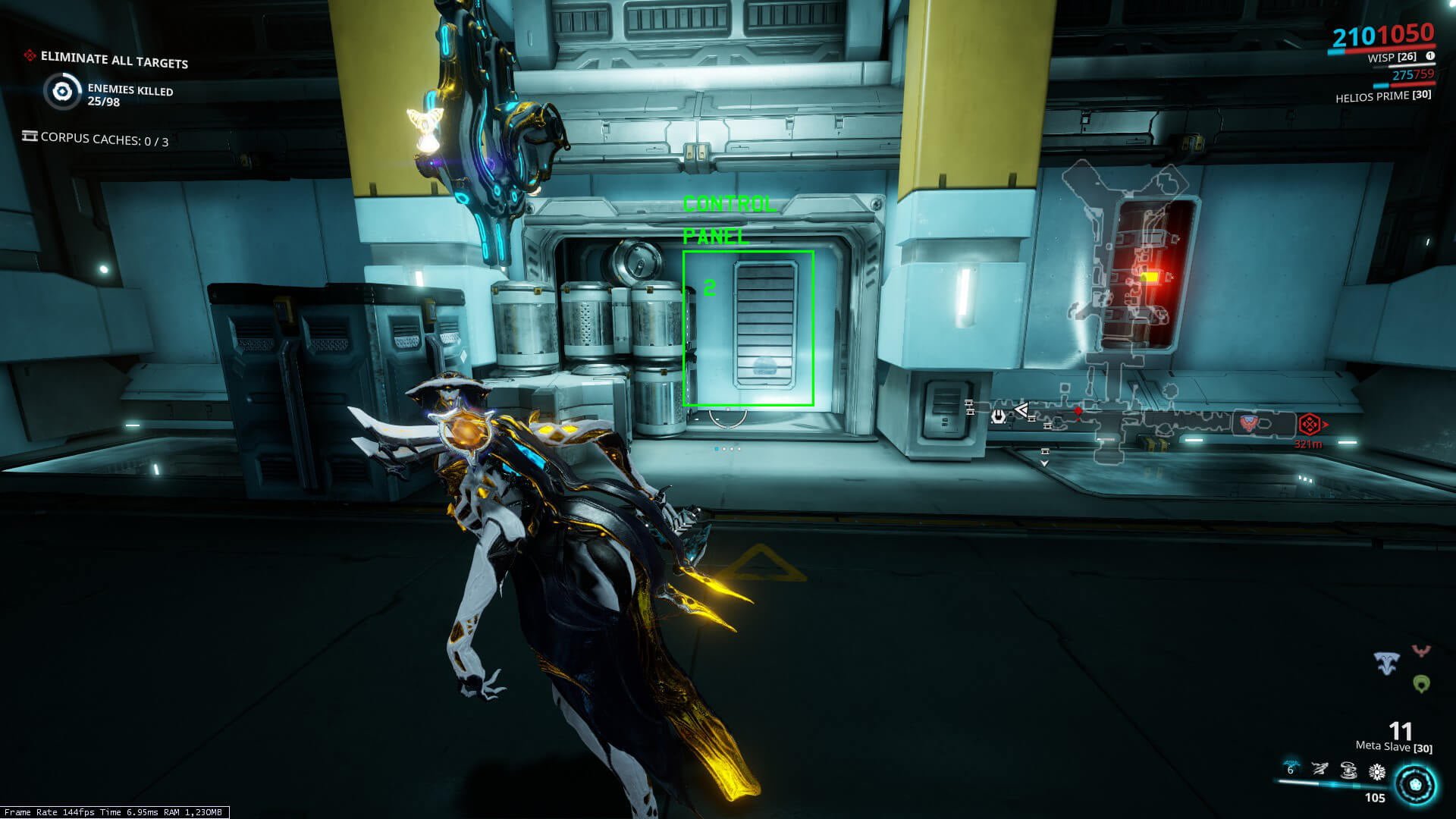Cast the sunburst fourth ability icon

(1377, 772)
